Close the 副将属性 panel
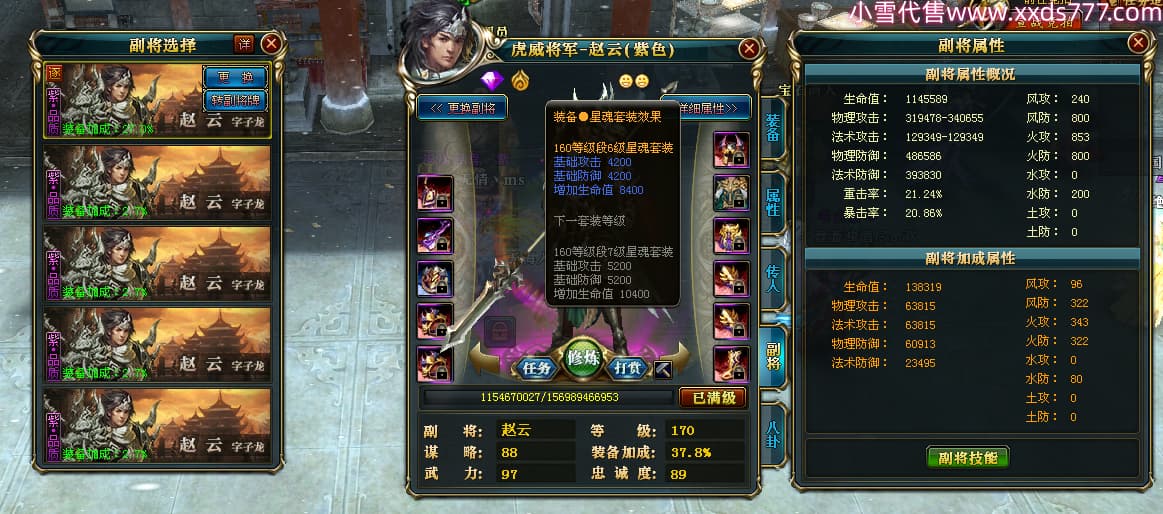This screenshot has width=1163, height=514. (x=1137, y=43)
